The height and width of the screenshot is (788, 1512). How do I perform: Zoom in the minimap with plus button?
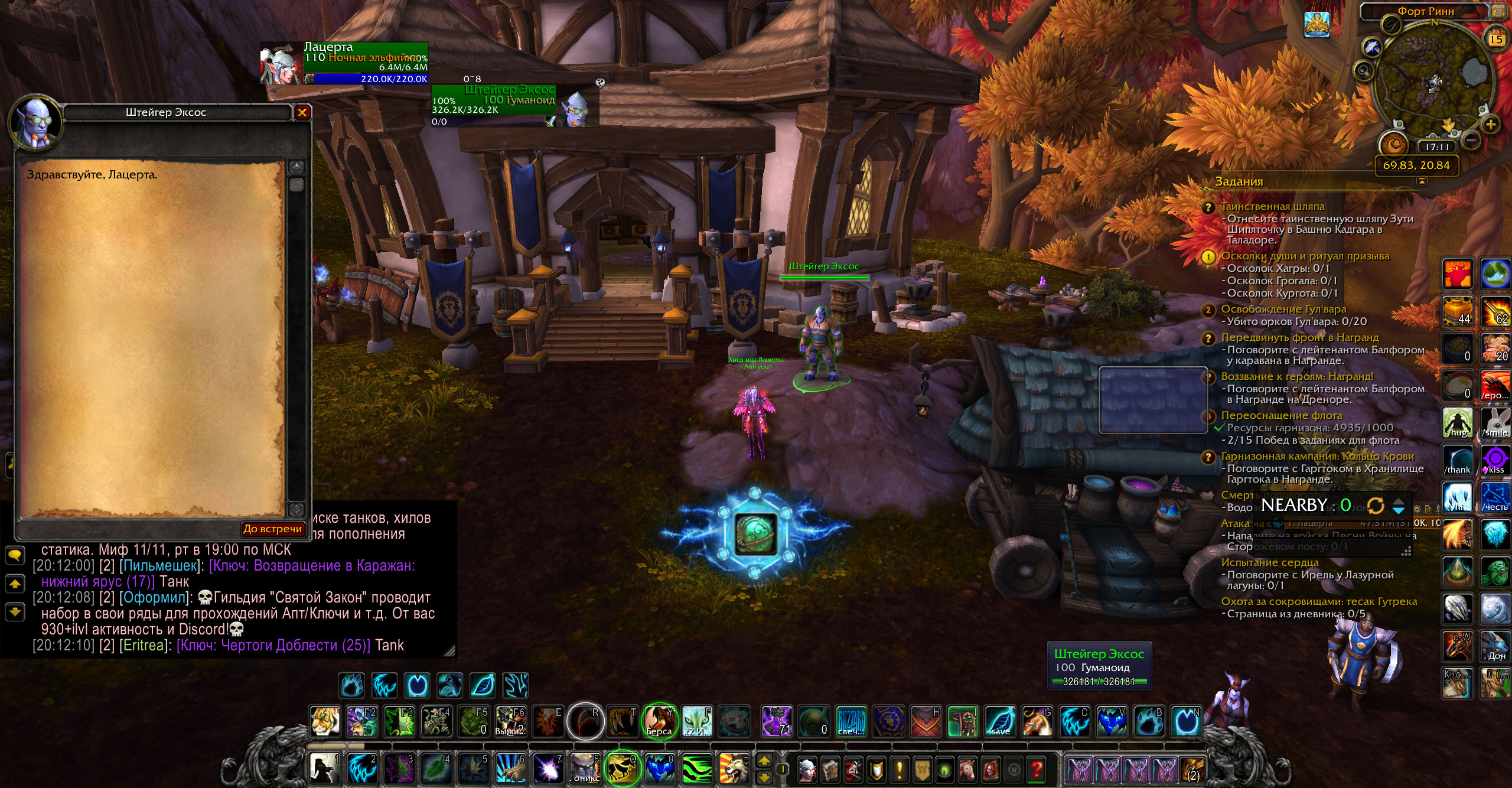(x=1491, y=124)
